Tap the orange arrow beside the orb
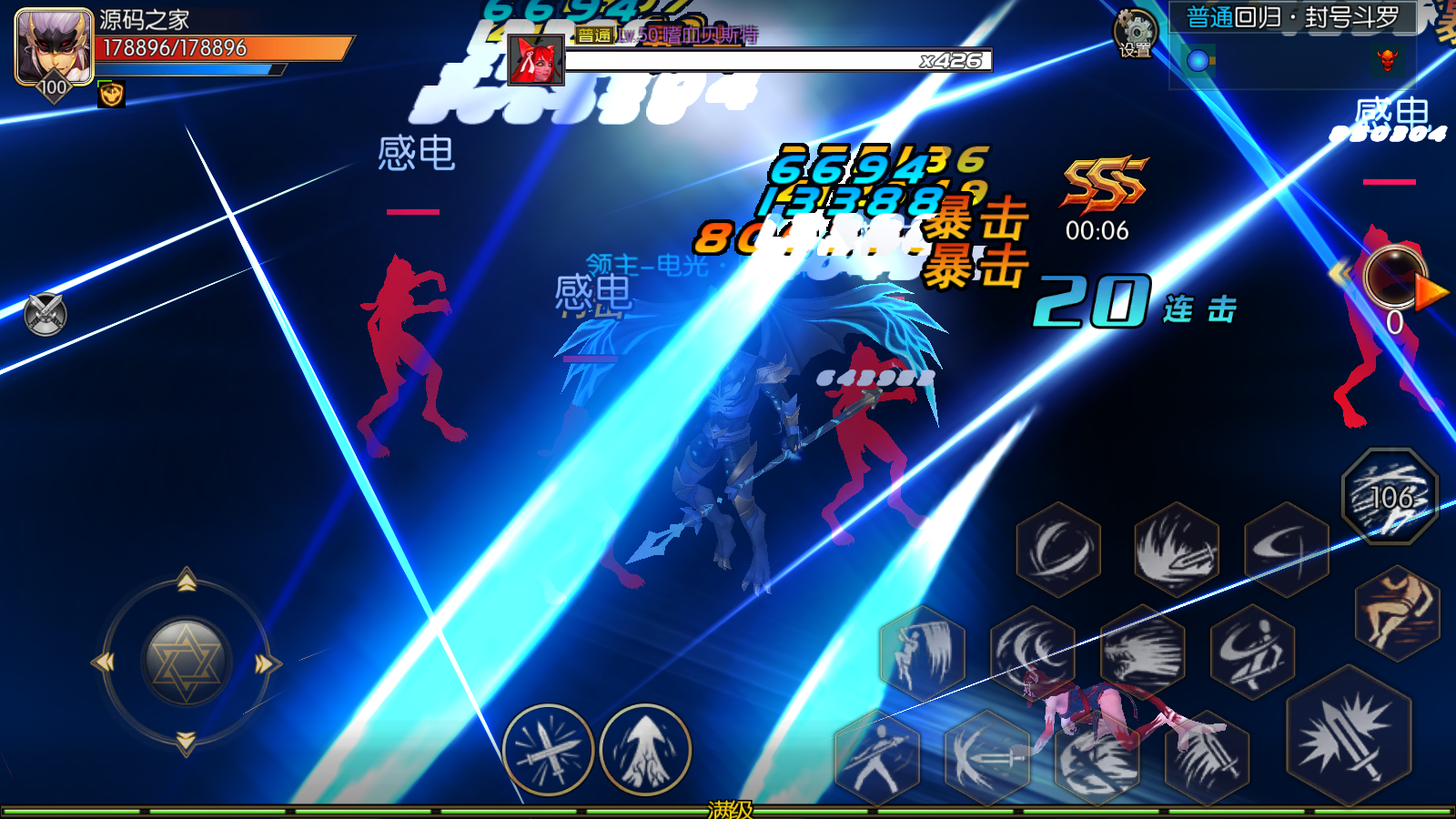This screenshot has width=1456, height=819. (1431, 293)
